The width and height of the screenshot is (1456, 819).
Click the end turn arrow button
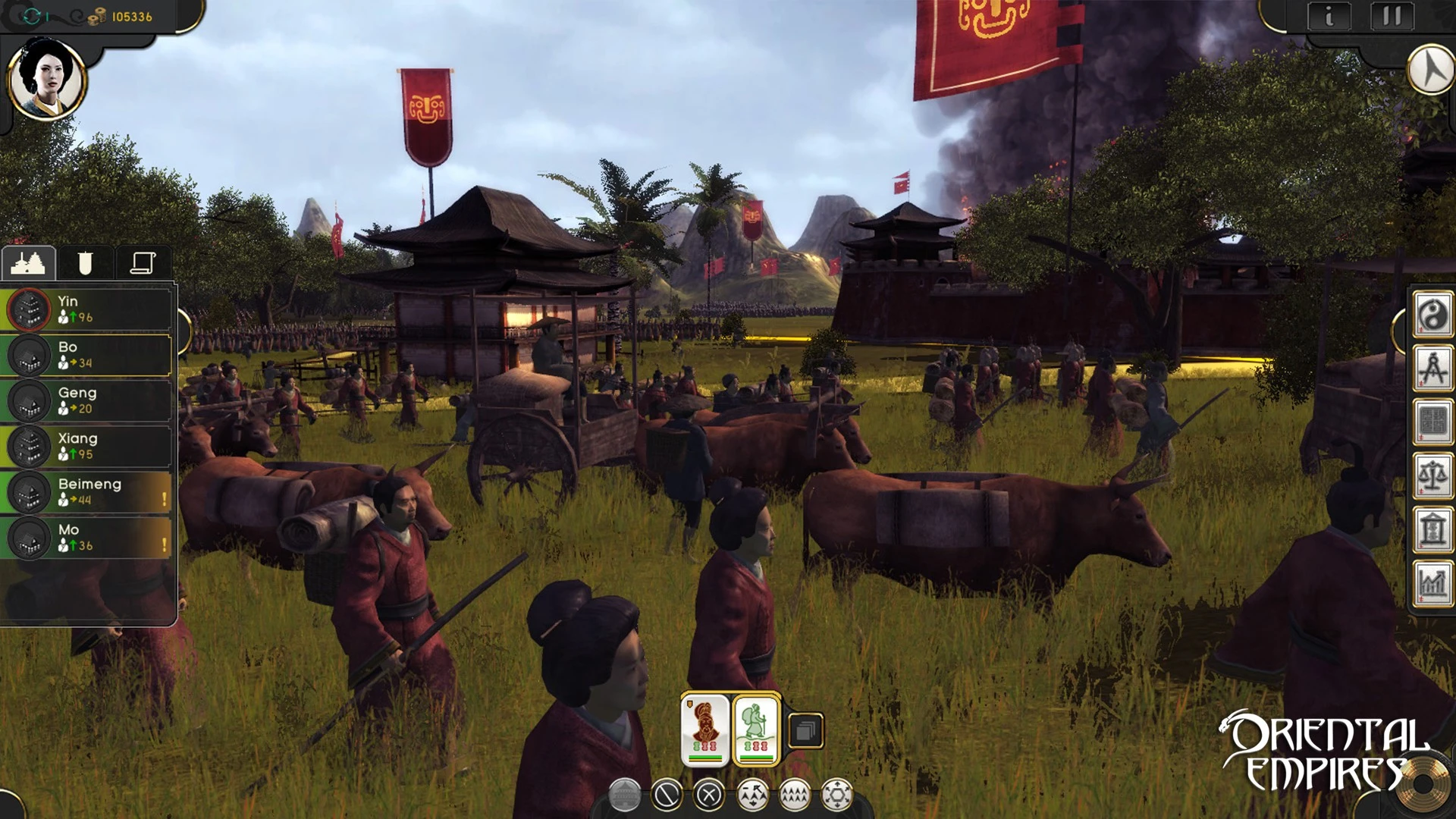coord(1431,71)
